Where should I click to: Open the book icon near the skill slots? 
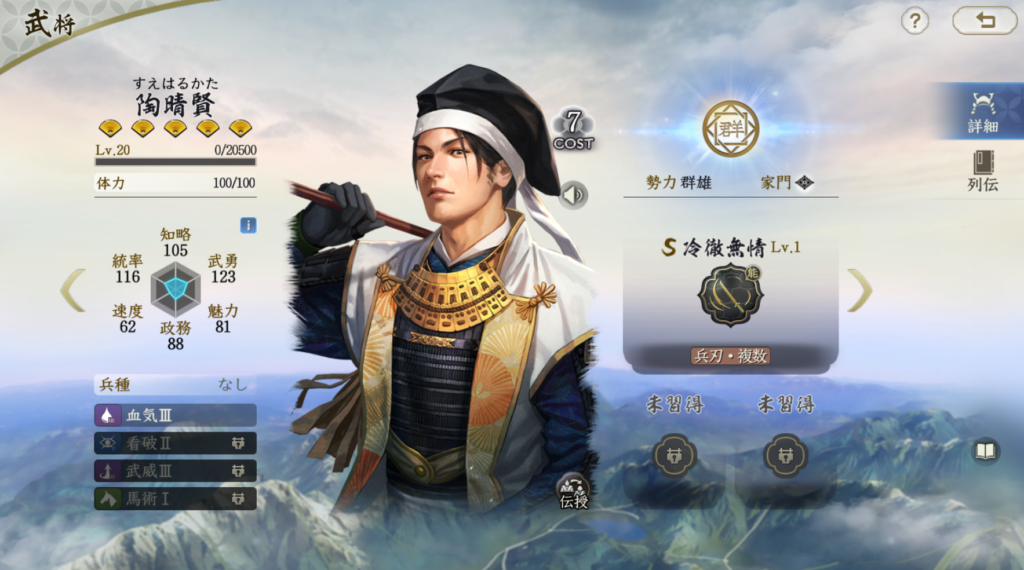(986, 451)
